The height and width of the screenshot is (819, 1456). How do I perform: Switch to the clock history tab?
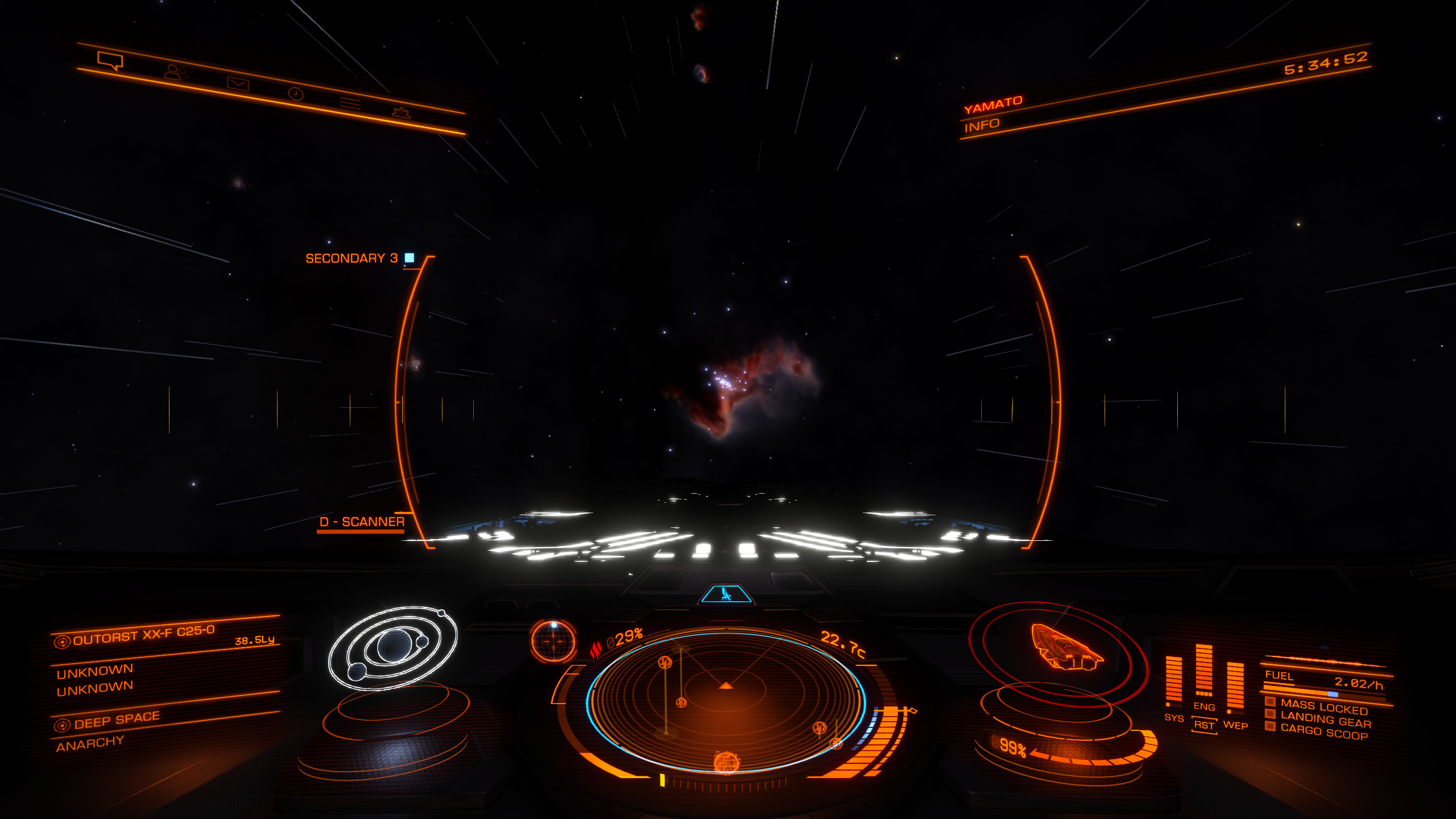point(296,94)
